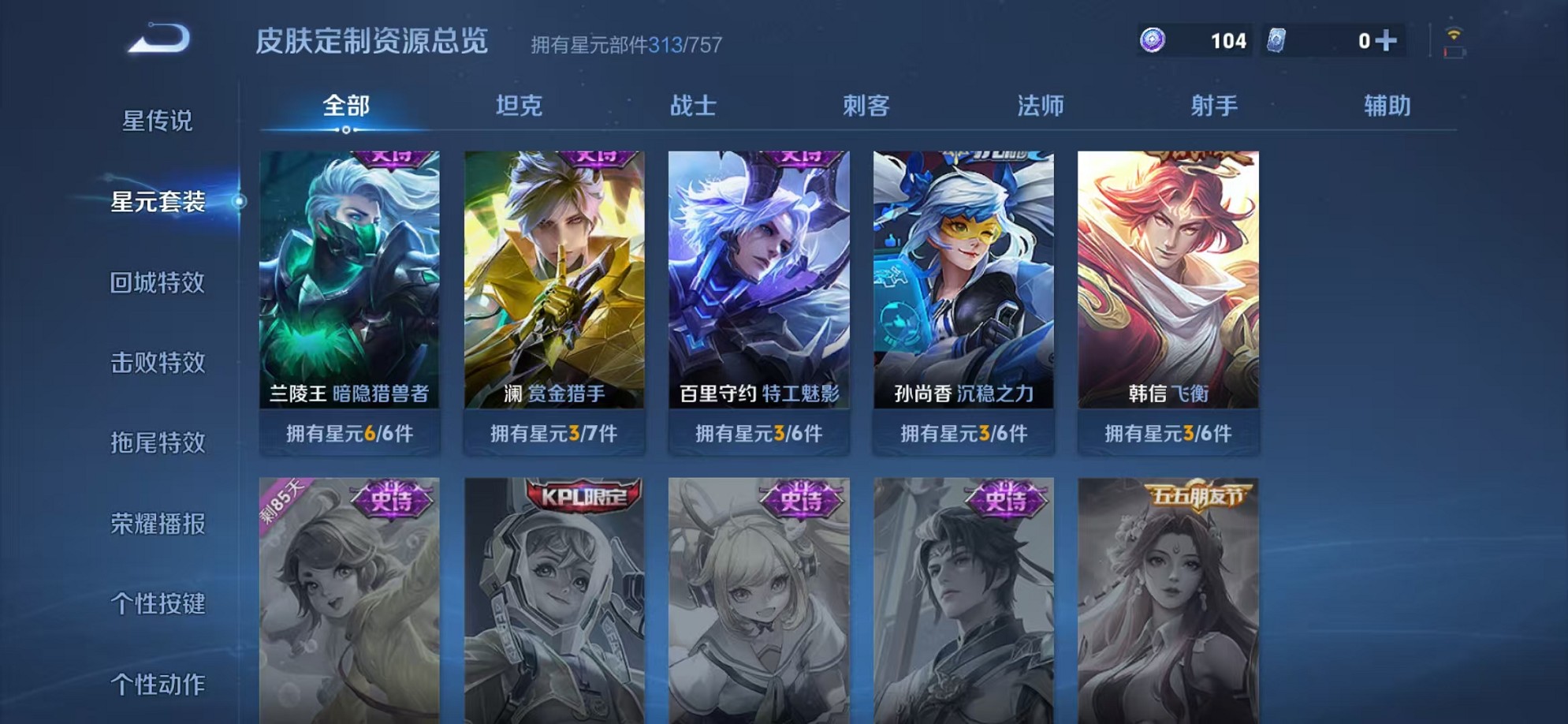Select 星传说 in the left sidebar
This screenshot has width=1568, height=724.
click(x=158, y=120)
